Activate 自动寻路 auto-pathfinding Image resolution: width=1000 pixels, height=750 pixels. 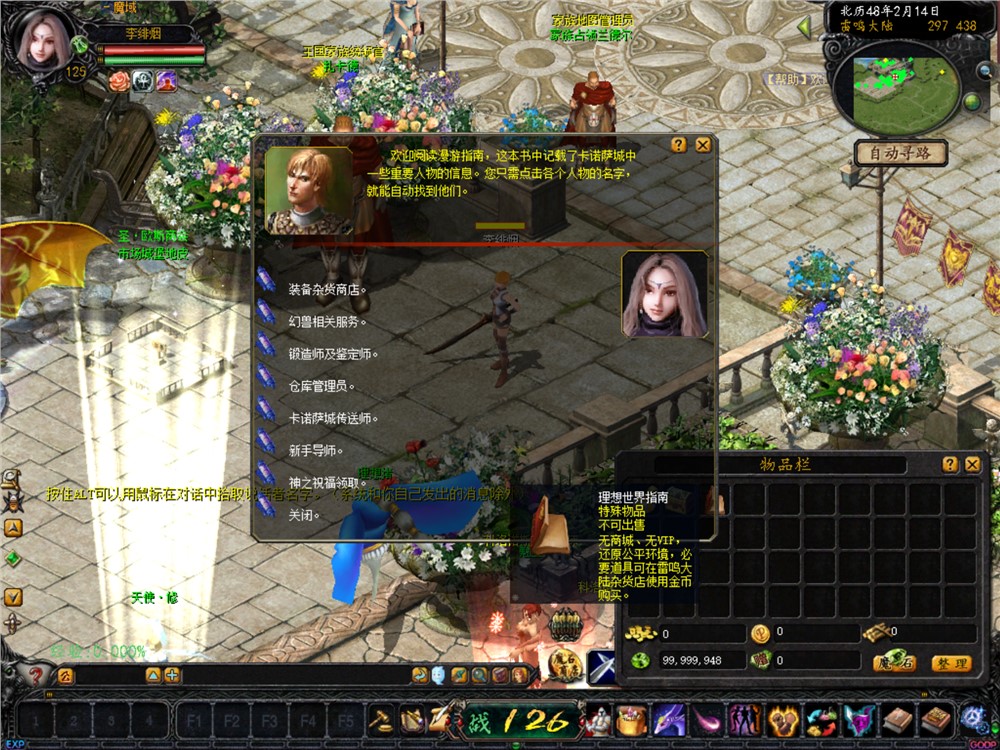pos(900,154)
